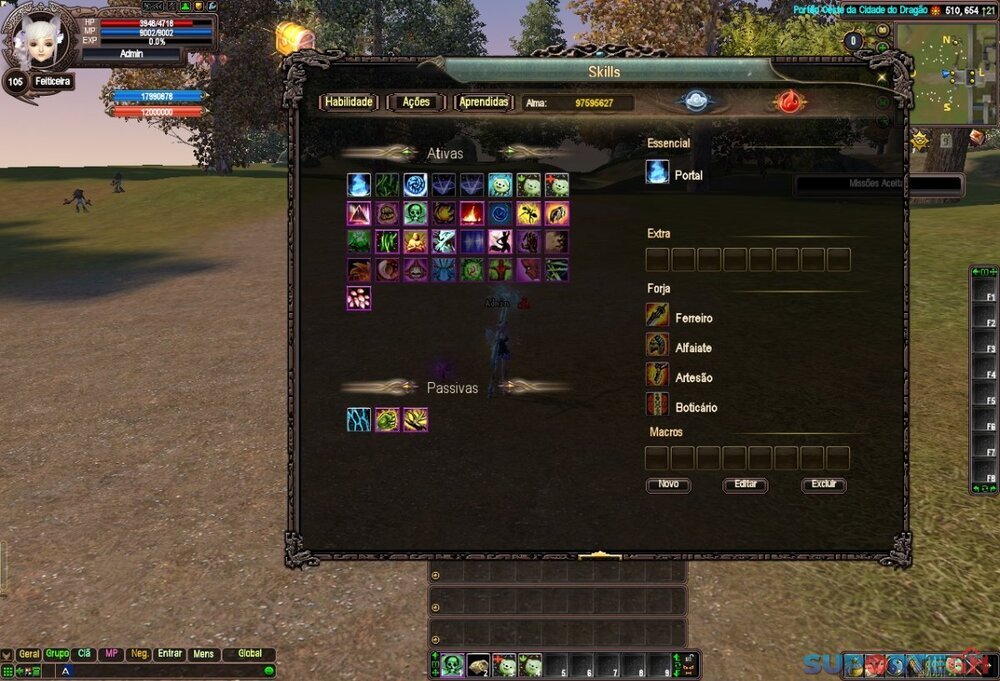Image resolution: width=1000 pixels, height=681 pixels.
Task: Click the Editar macro button
Action: (x=745, y=485)
